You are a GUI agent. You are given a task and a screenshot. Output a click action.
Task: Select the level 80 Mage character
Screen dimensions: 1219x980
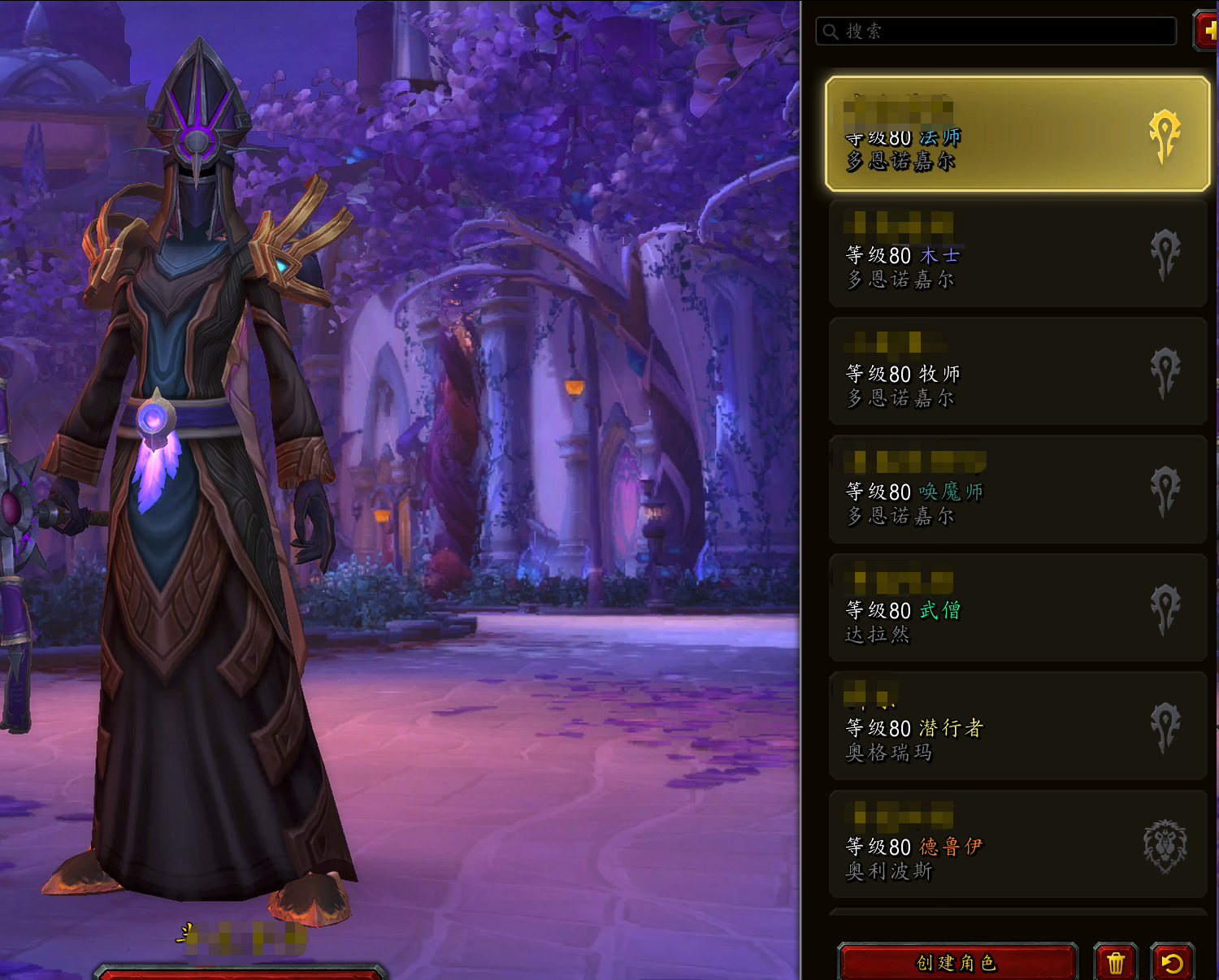coord(1017,135)
